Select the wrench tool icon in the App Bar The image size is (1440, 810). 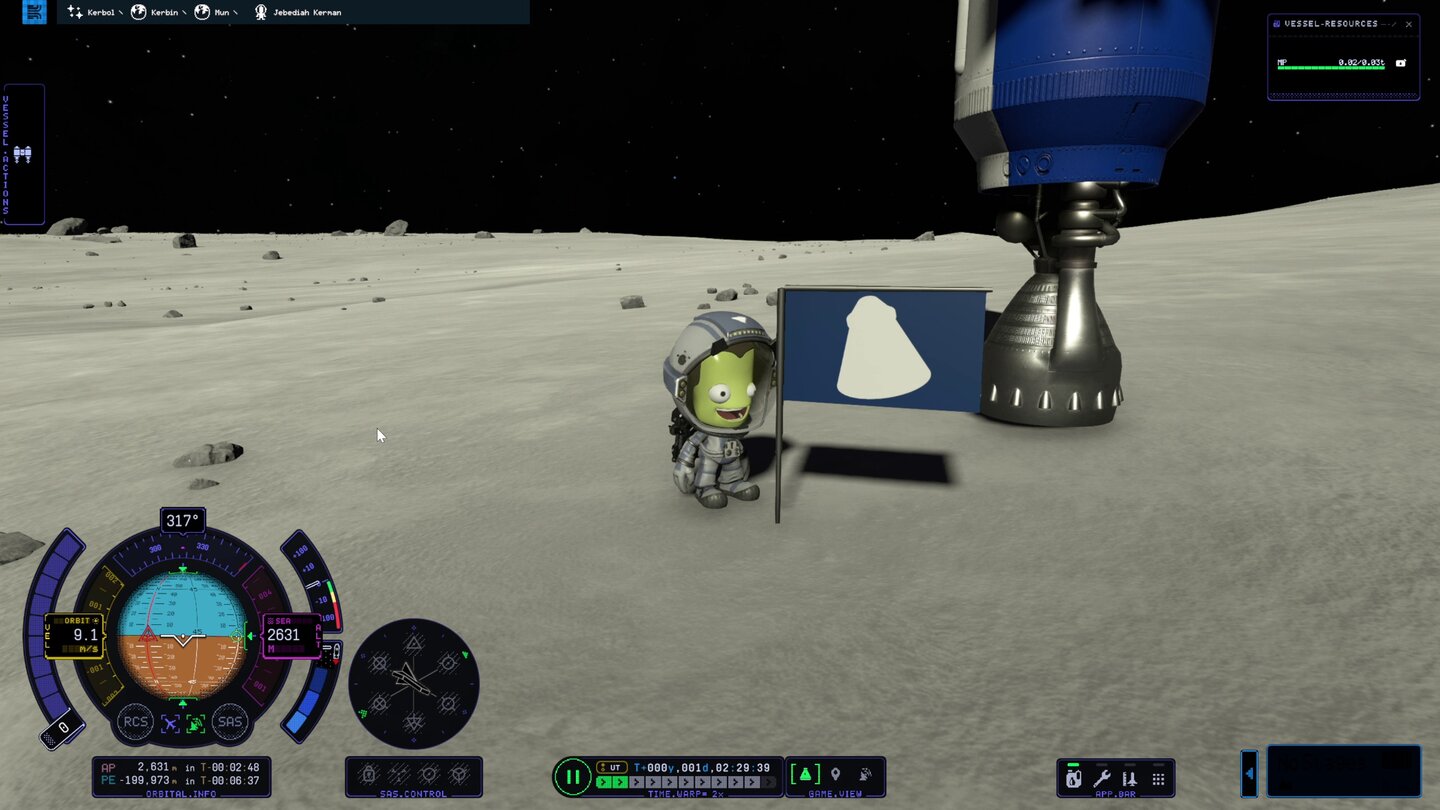(1102, 778)
